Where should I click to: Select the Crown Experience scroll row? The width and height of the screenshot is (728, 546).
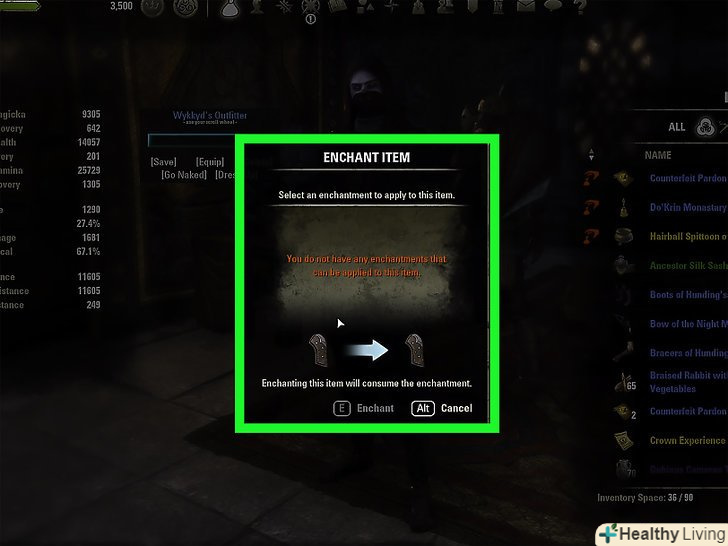[686, 440]
